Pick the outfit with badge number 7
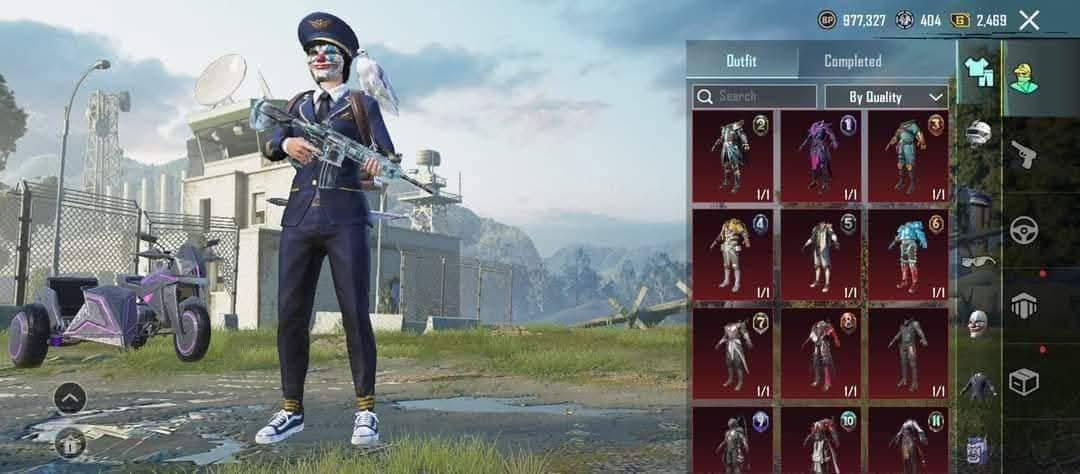1080x474 pixels. click(x=732, y=352)
